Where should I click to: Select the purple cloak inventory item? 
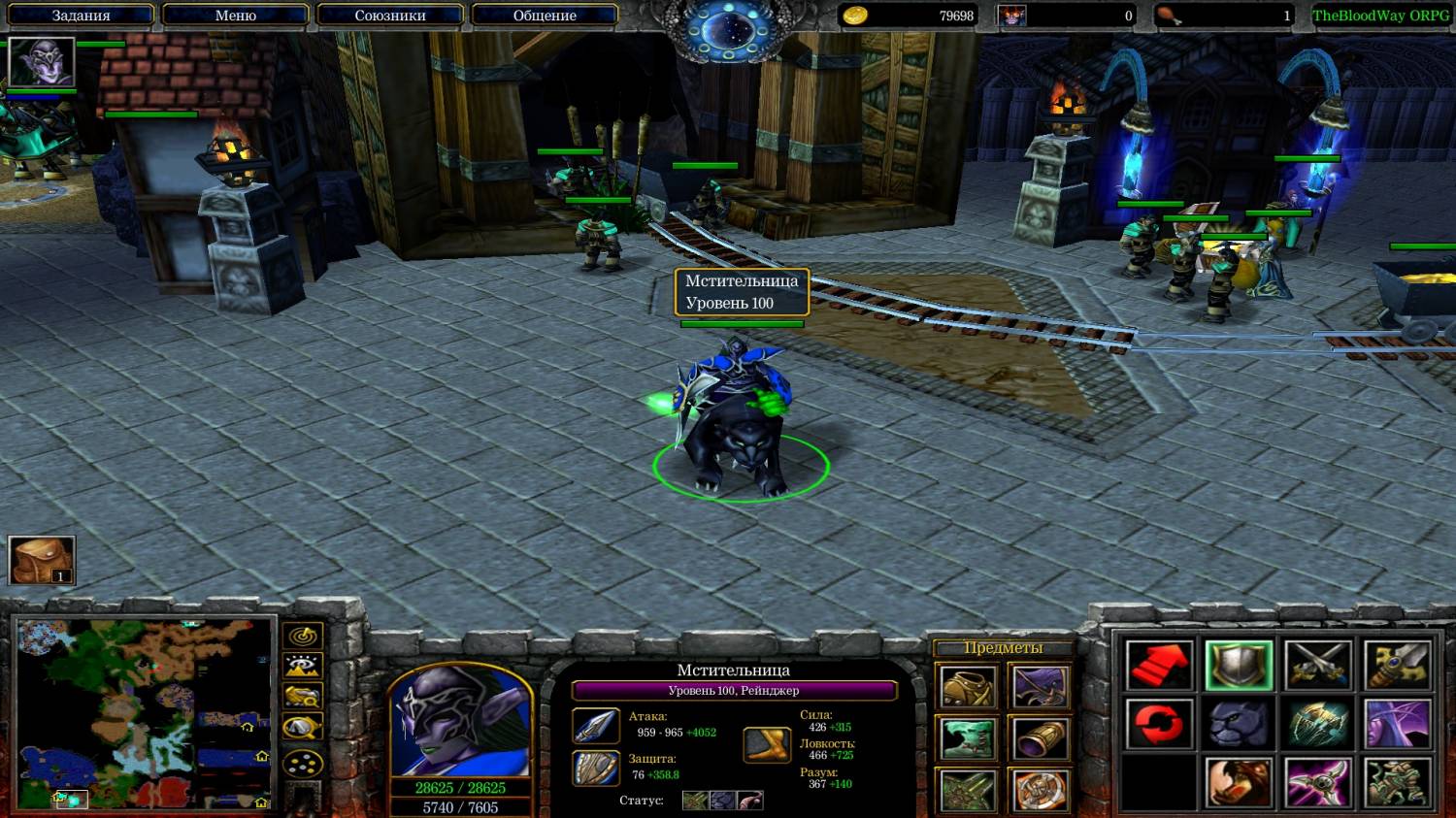(1041, 688)
